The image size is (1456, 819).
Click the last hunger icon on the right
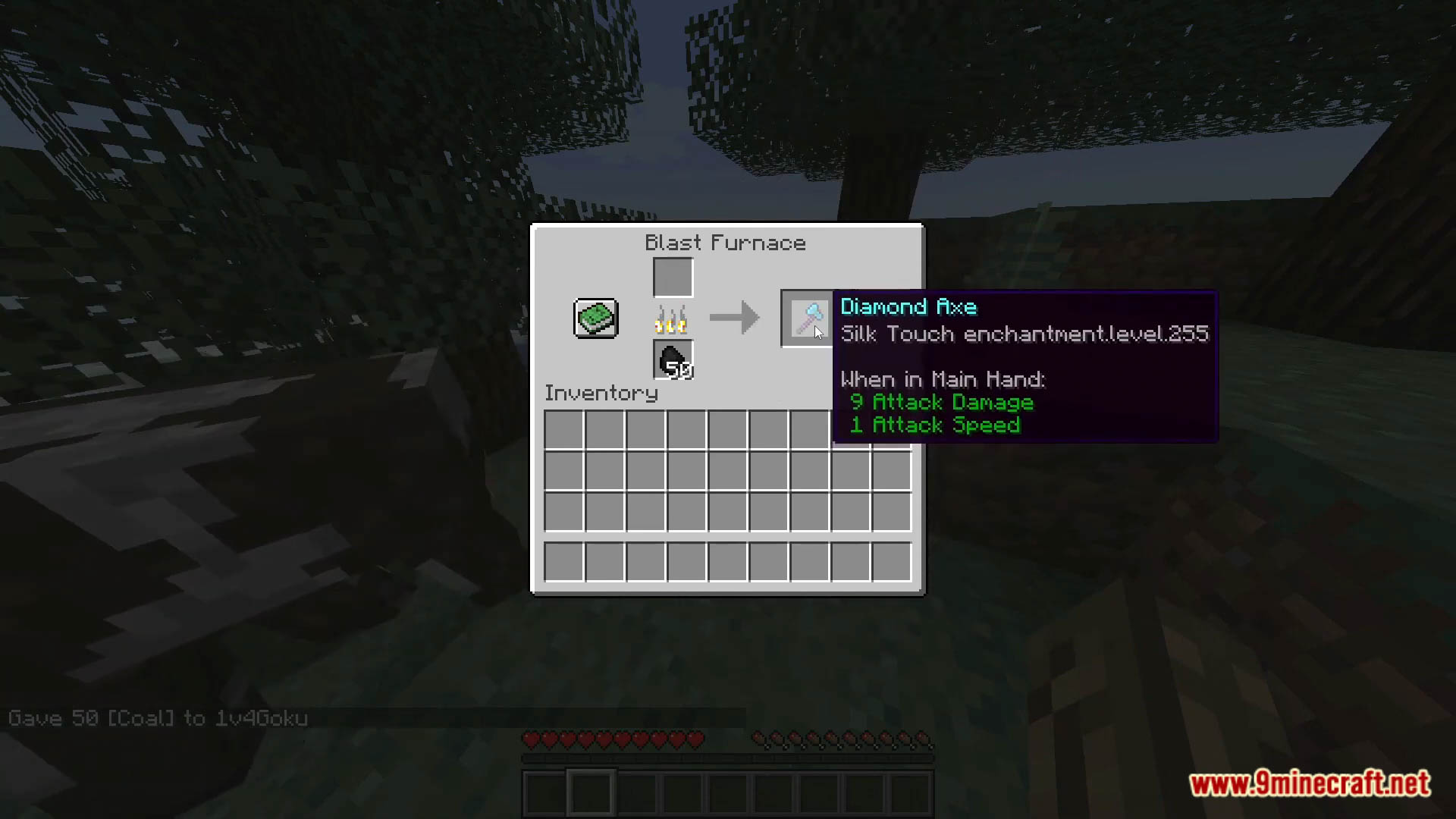tap(924, 739)
